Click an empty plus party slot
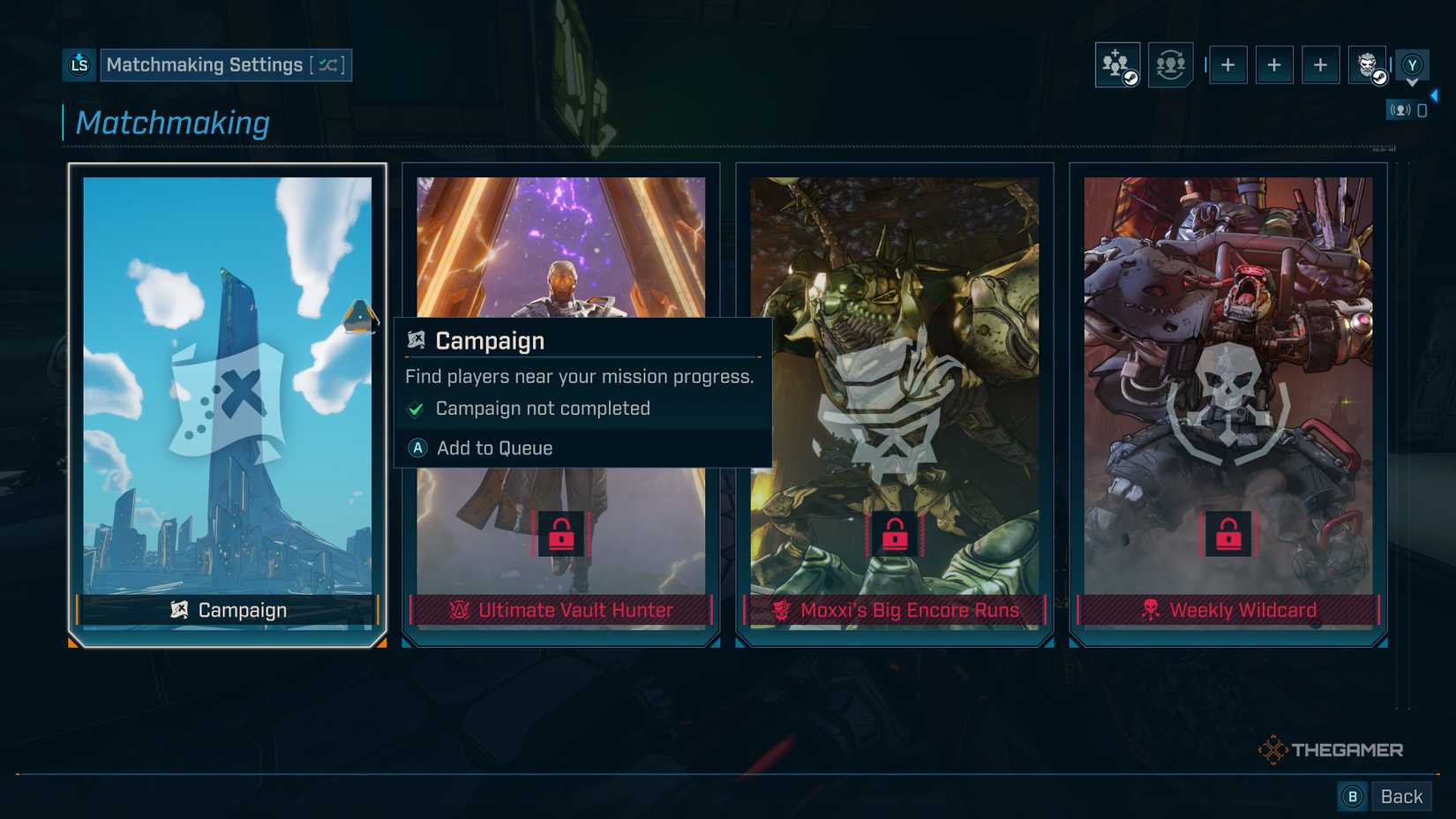Viewport: 1456px width, 819px height. point(1228,64)
